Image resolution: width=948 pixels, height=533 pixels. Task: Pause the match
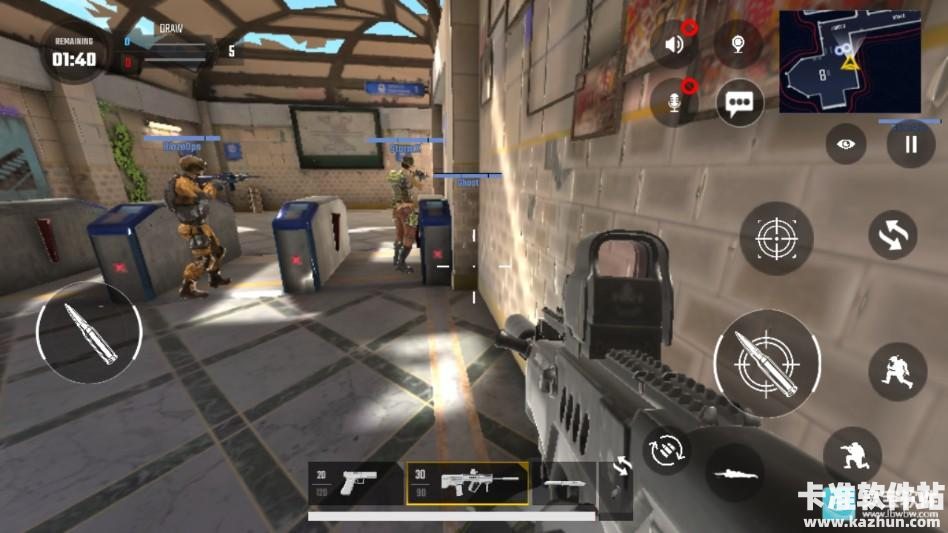point(910,144)
